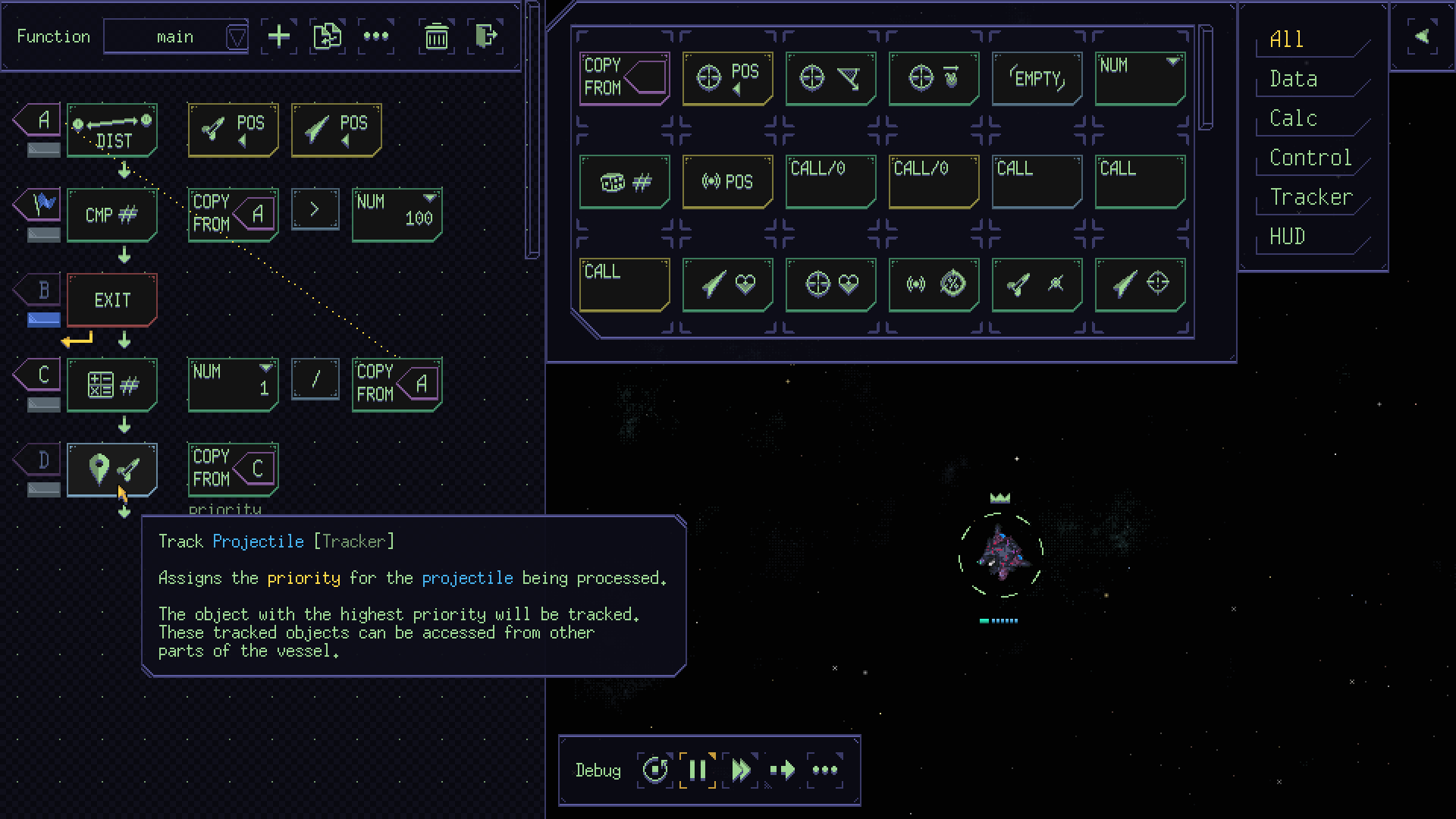Select the DIST block in row A

(x=112, y=130)
